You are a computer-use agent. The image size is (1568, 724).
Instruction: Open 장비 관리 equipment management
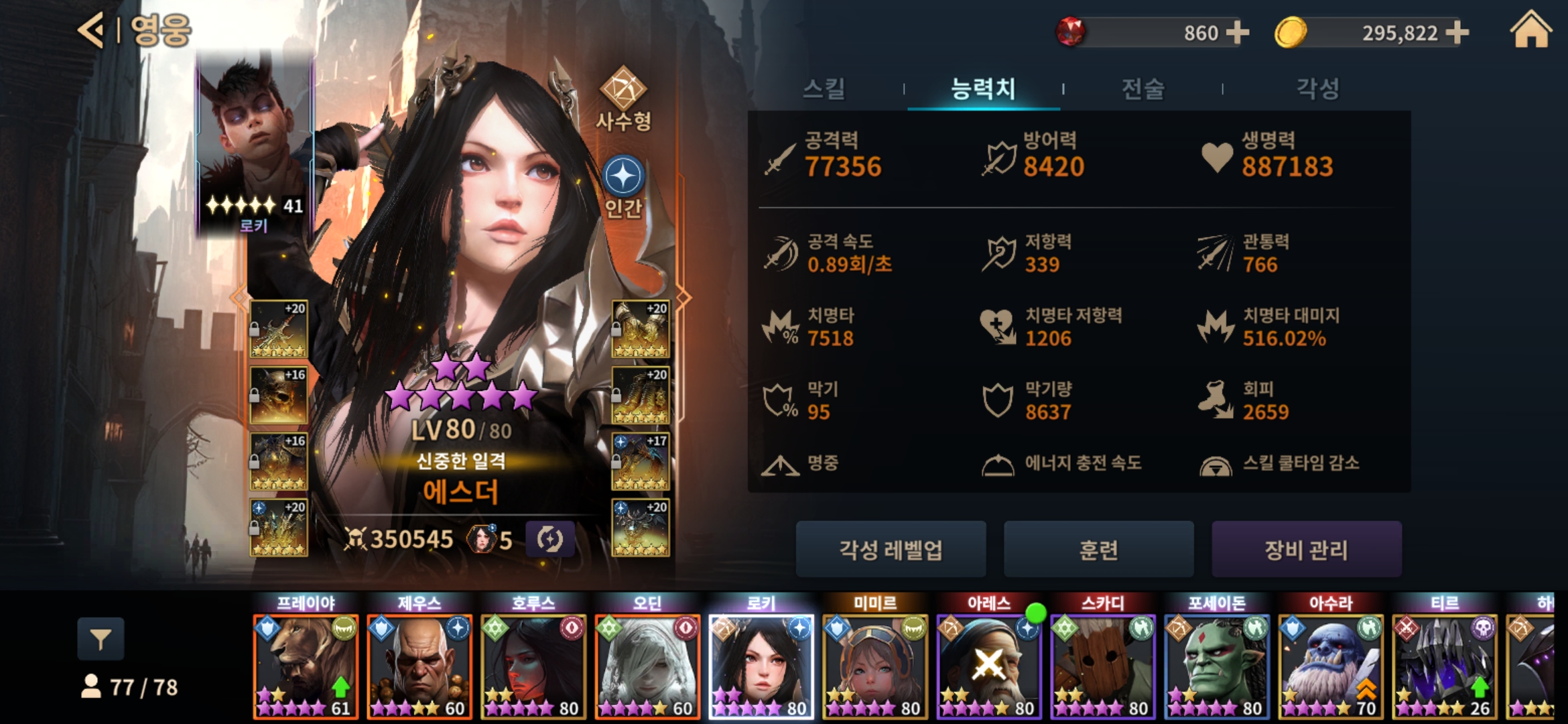click(x=1306, y=550)
